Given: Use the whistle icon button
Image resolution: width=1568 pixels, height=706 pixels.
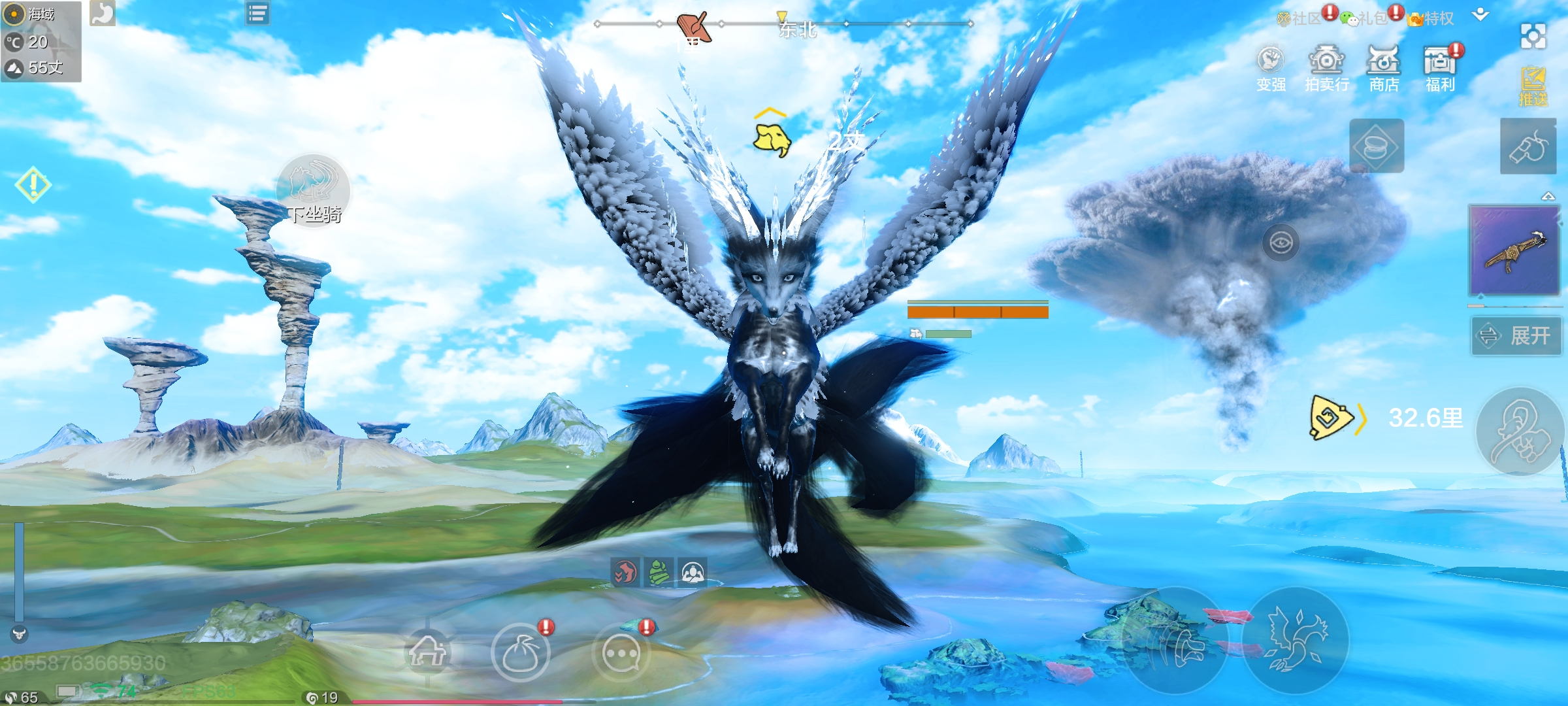Looking at the screenshot, I should (x=1528, y=146).
